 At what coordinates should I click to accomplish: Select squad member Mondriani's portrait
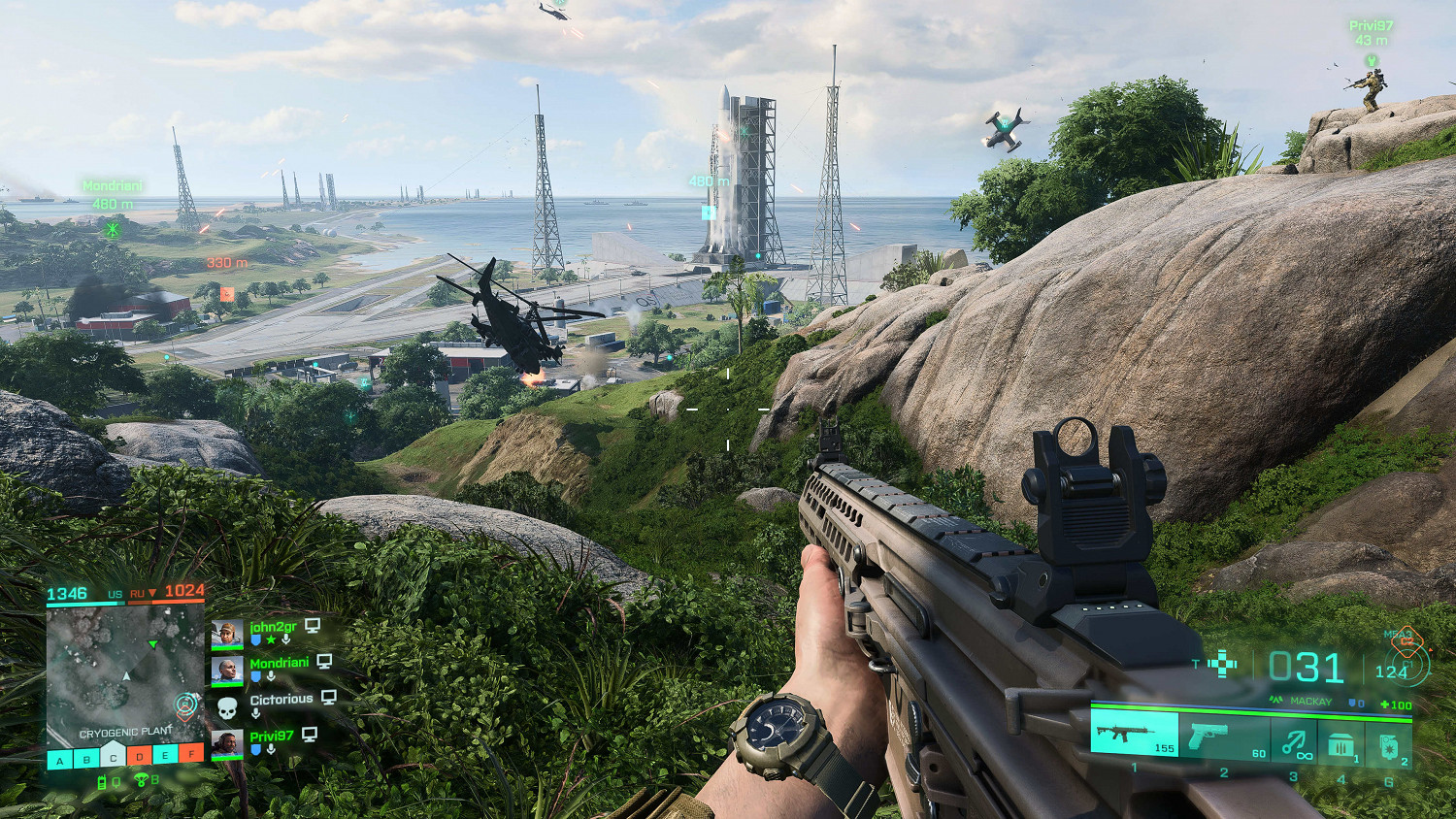point(227,671)
